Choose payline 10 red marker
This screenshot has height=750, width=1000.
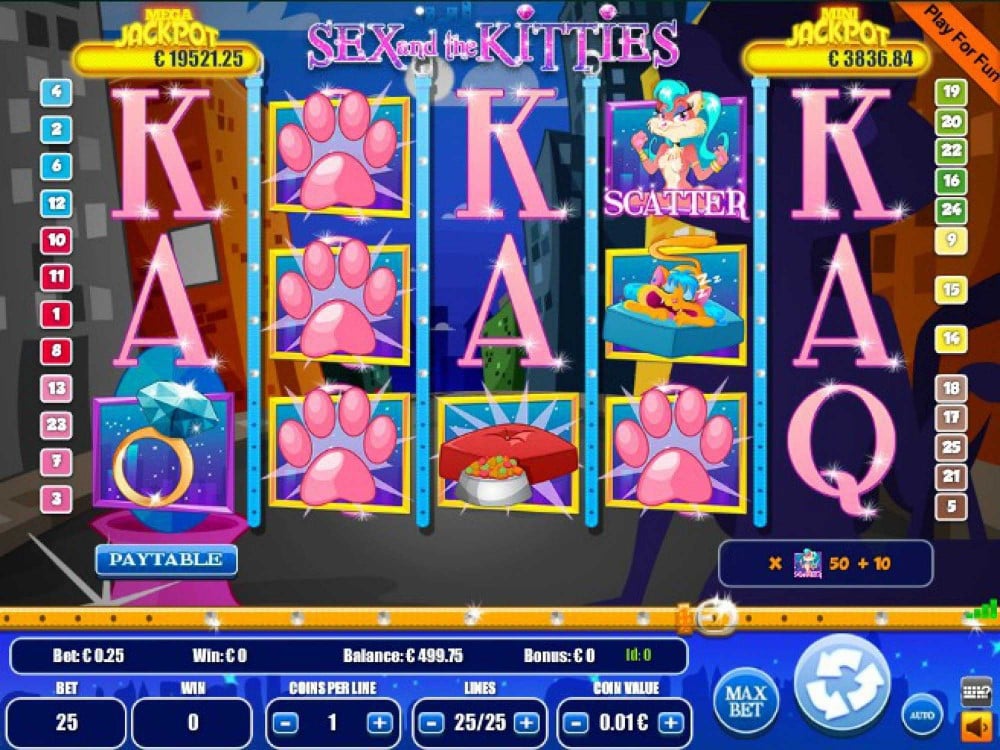click(56, 240)
